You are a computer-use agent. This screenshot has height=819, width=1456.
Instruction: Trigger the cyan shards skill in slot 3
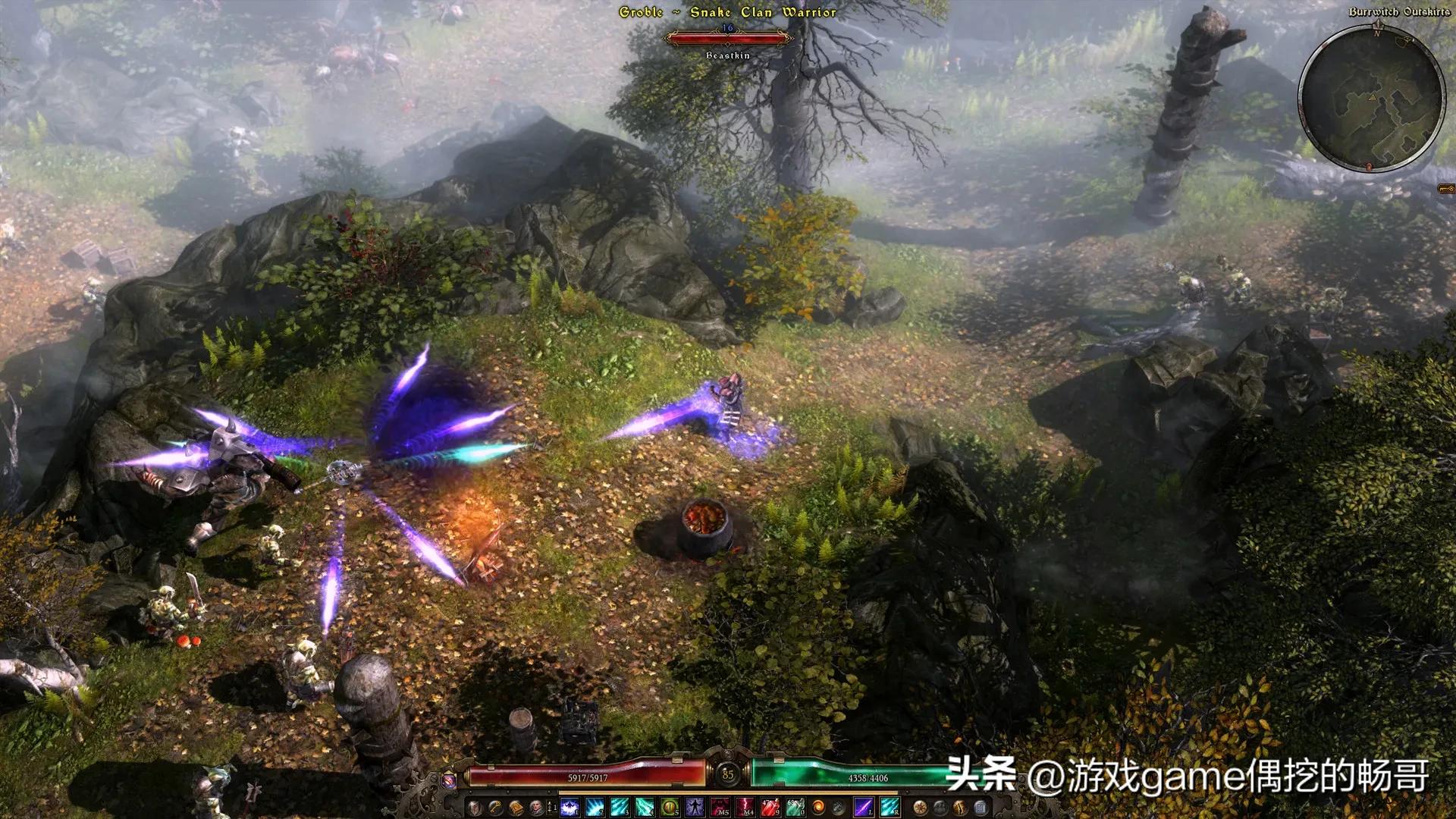(620, 808)
